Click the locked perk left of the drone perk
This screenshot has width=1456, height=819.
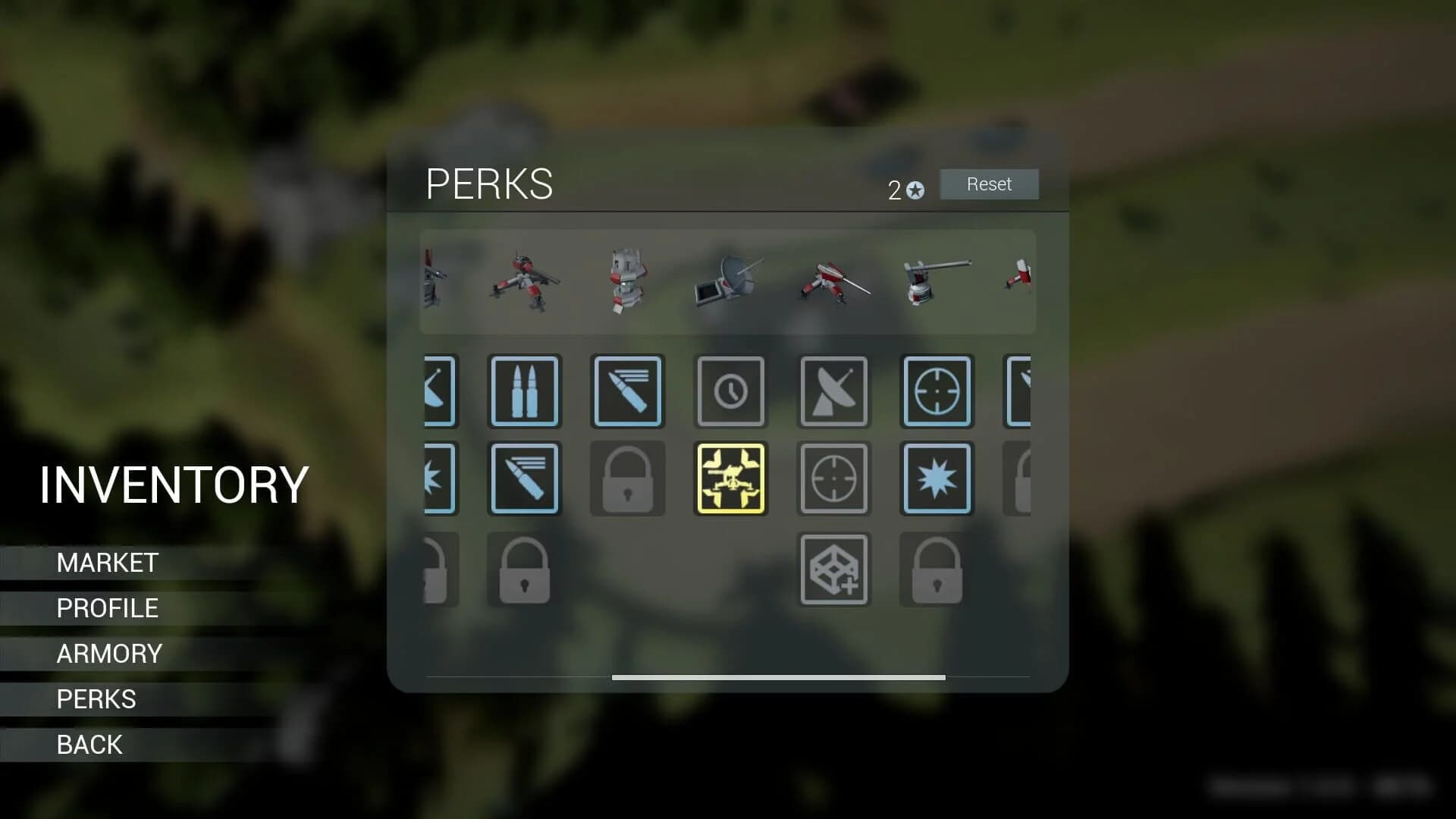pos(627,479)
